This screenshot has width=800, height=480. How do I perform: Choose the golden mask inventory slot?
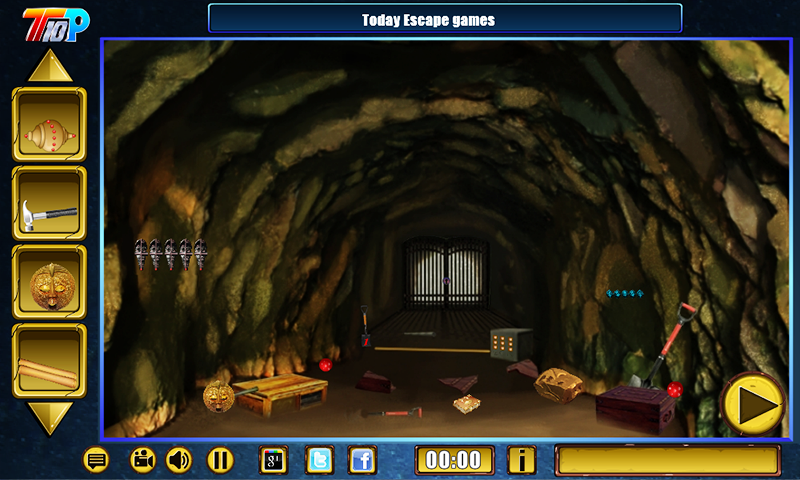[49, 282]
